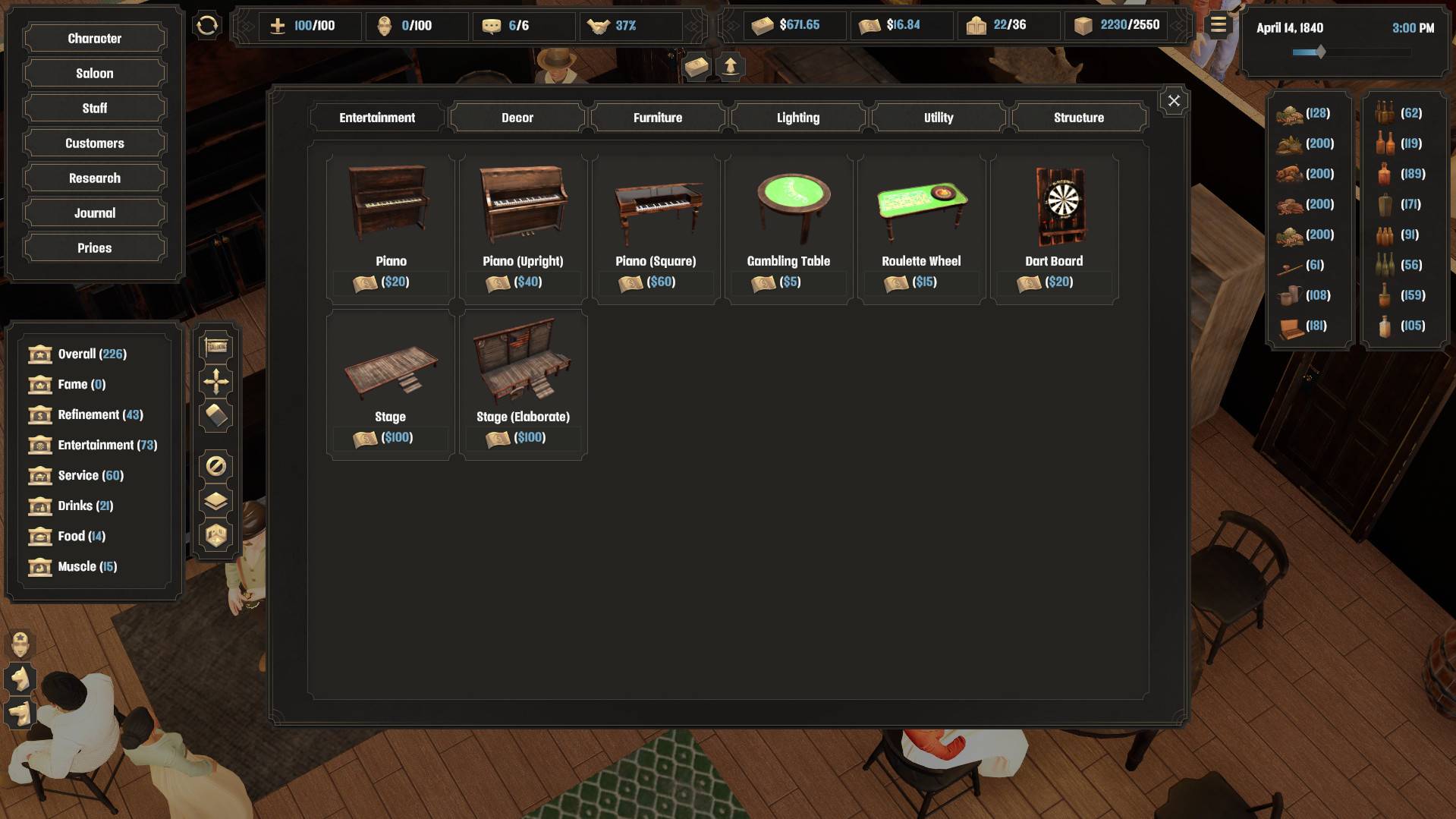This screenshot has height=819, width=1456.
Task: Open the Research menu
Action: pyautogui.click(x=94, y=178)
